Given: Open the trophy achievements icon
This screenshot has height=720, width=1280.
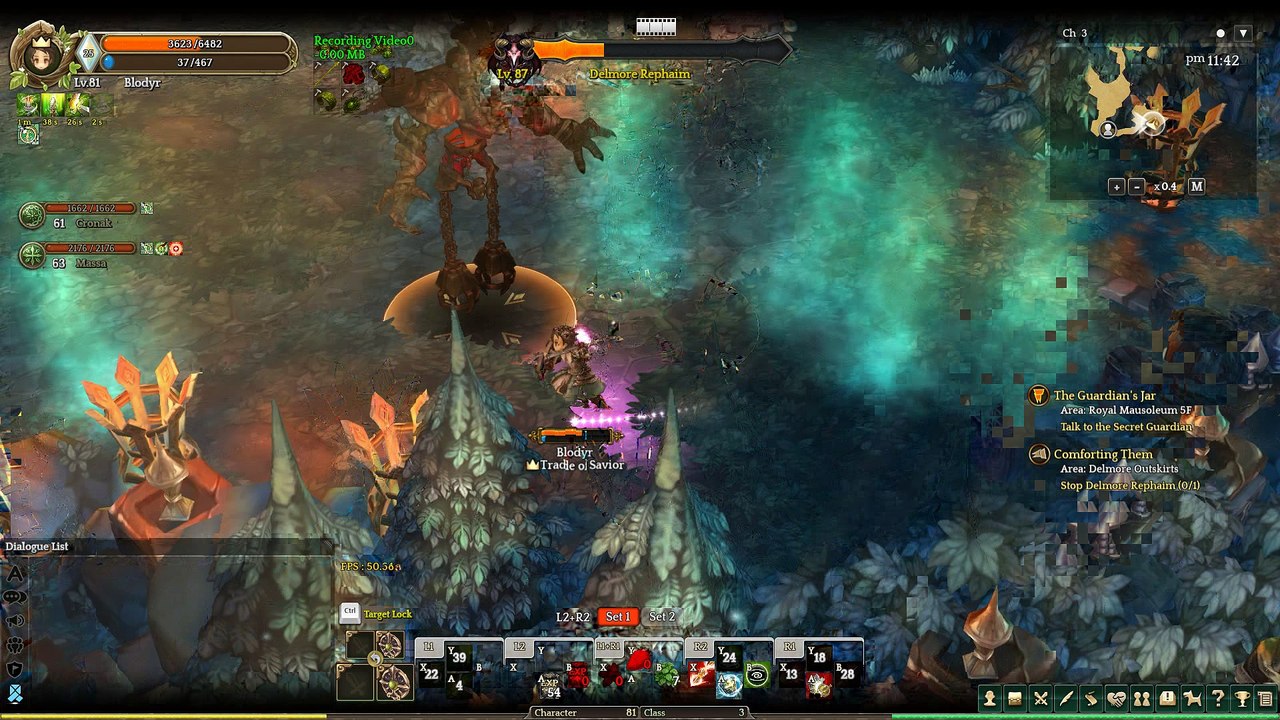Looking at the screenshot, I should [1242, 699].
